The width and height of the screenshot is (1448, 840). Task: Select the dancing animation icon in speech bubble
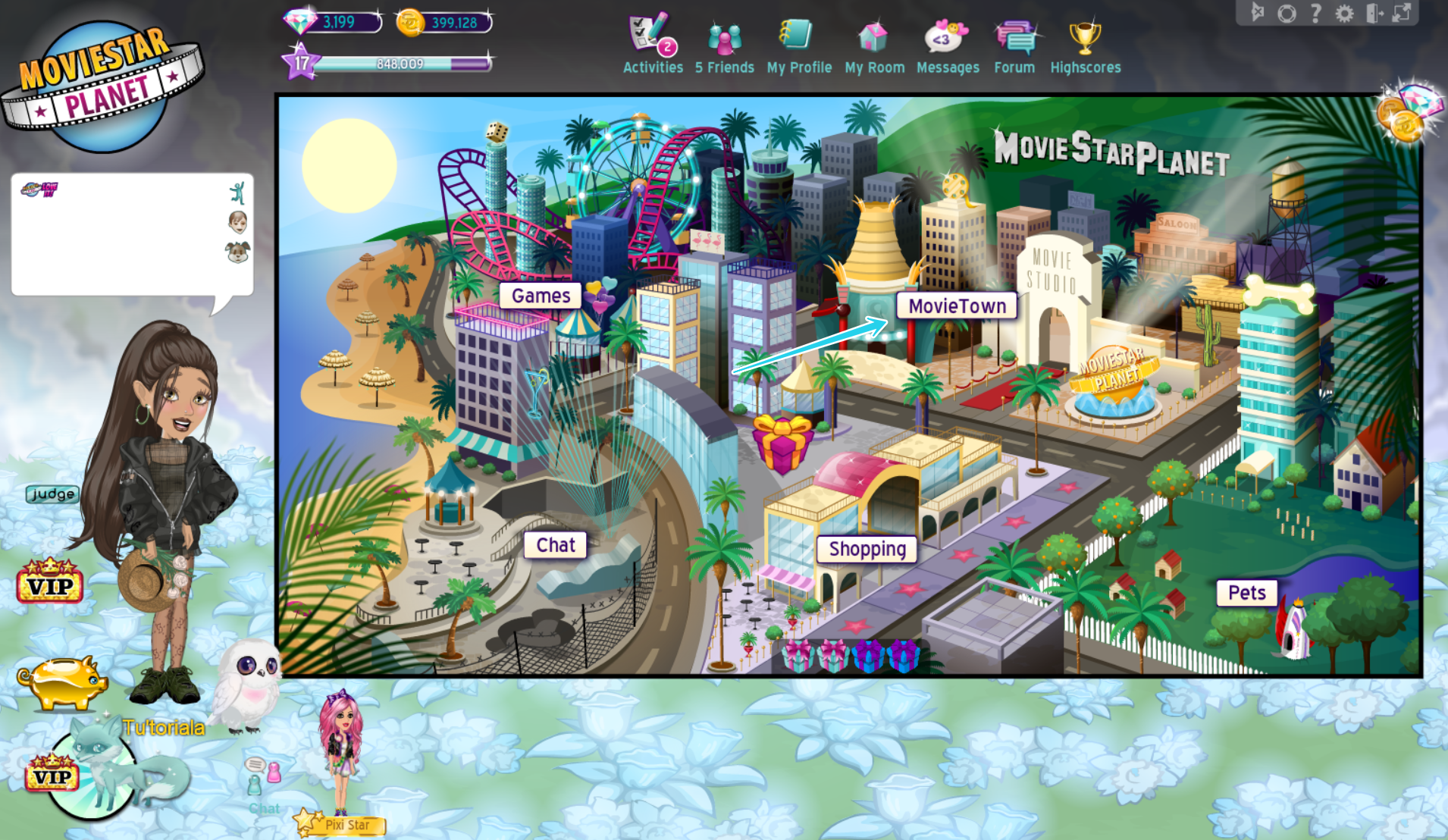(x=238, y=192)
